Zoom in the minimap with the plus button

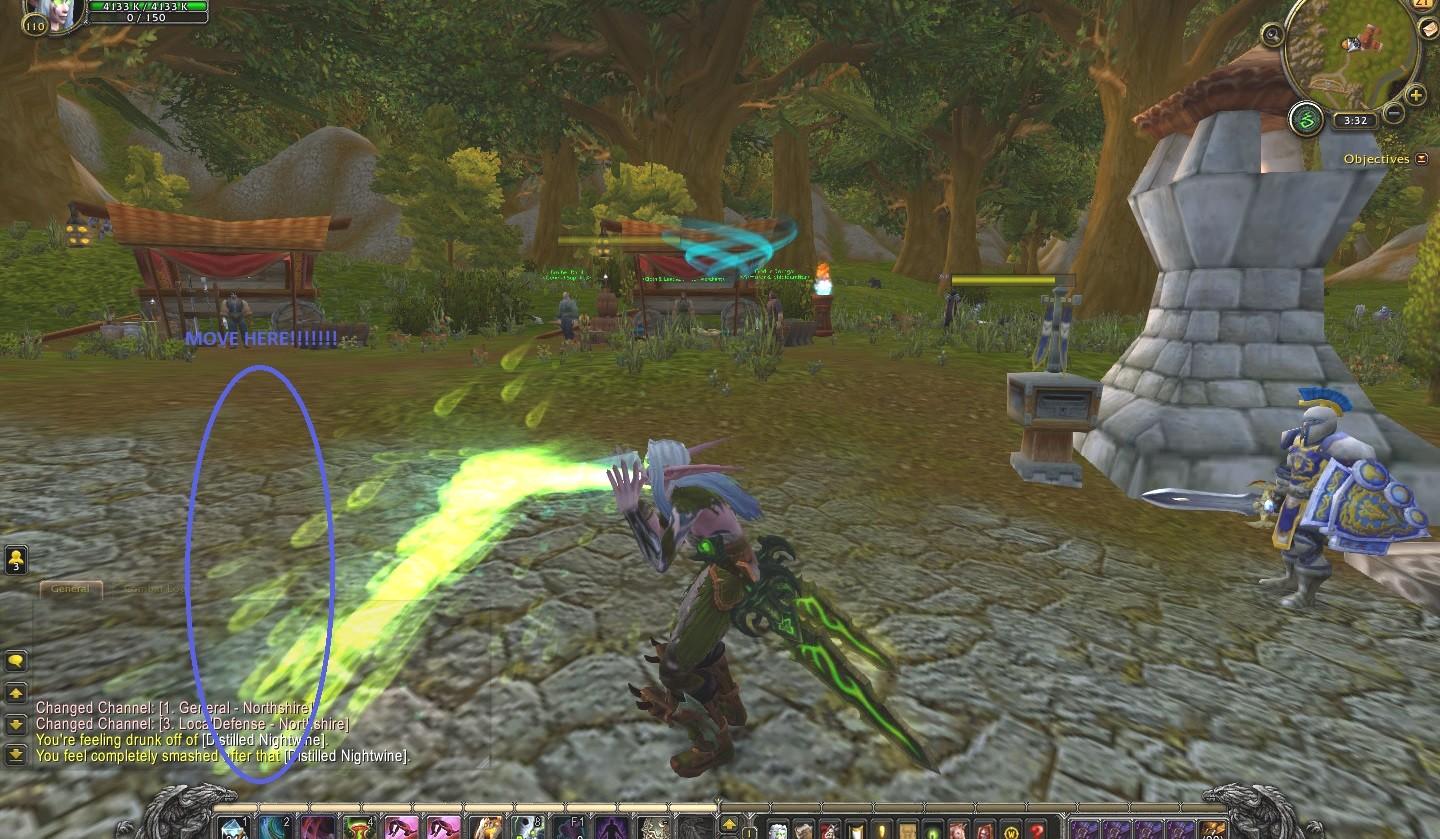point(1416,95)
